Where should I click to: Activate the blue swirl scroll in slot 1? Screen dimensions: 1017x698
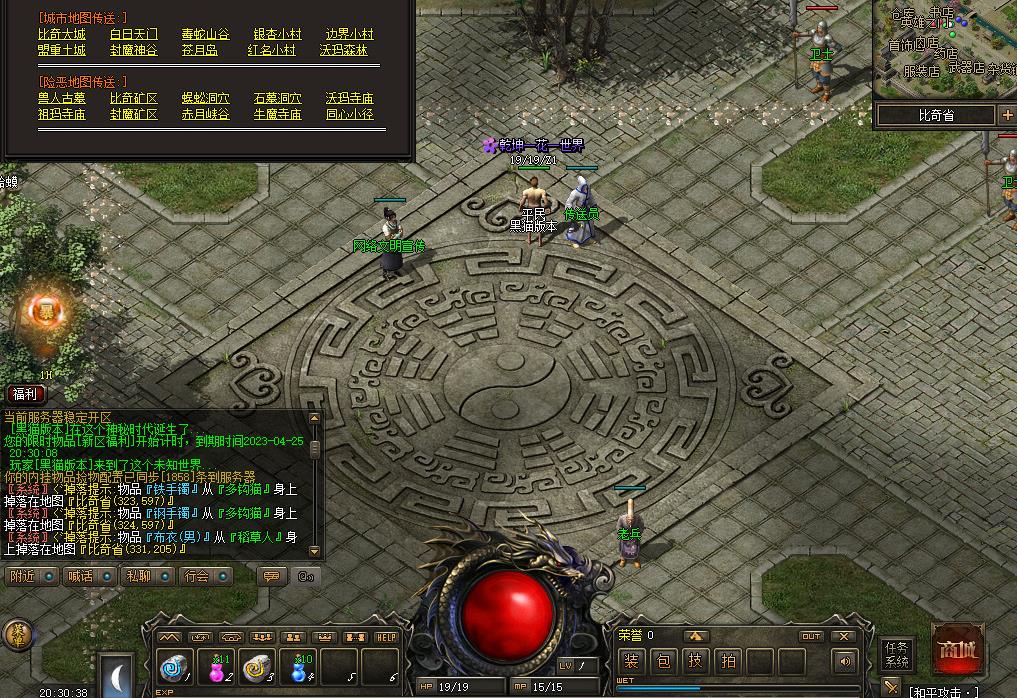(x=175, y=666)
